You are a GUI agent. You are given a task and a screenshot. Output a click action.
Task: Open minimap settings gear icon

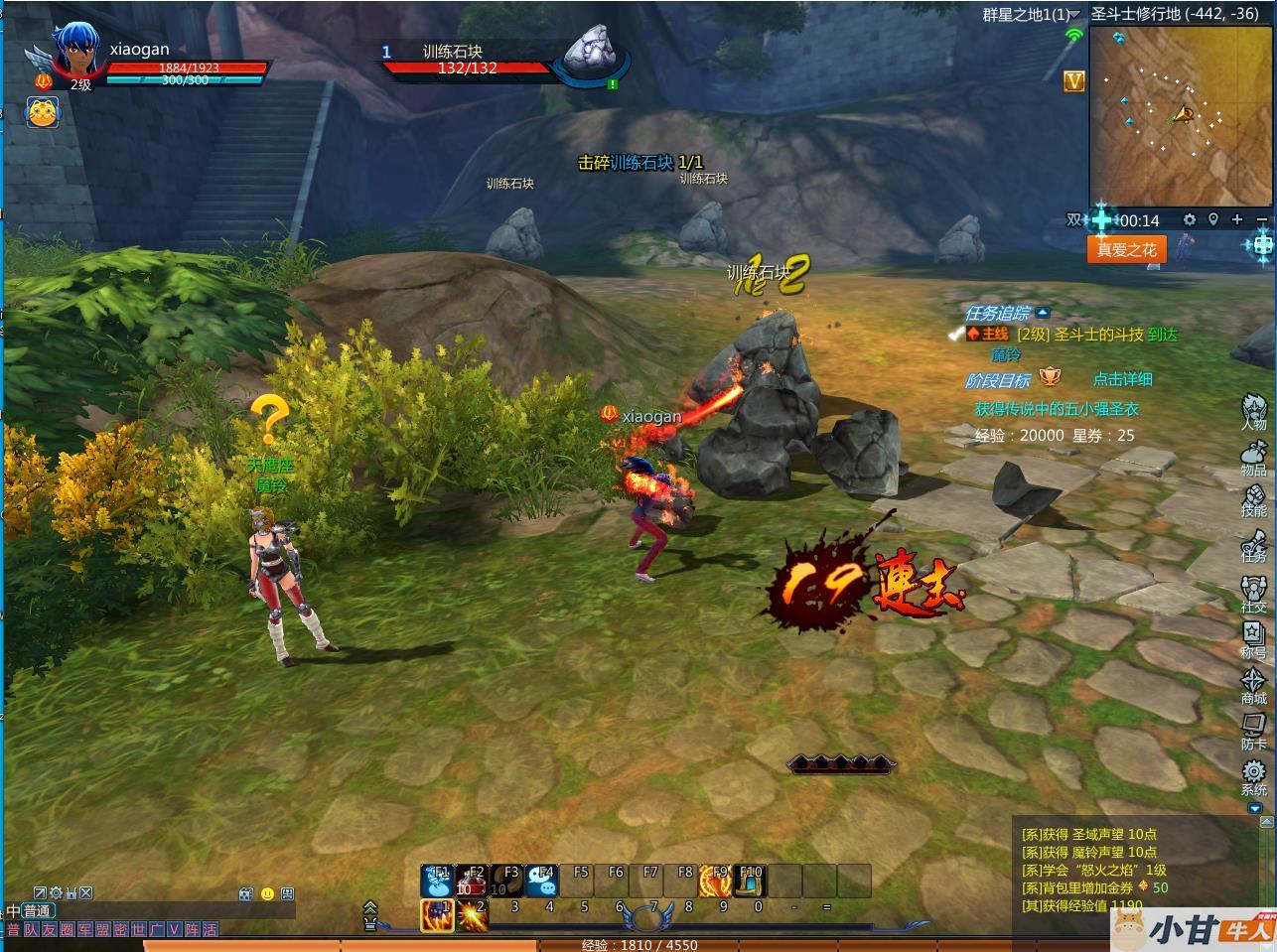tap(1189, 219)
